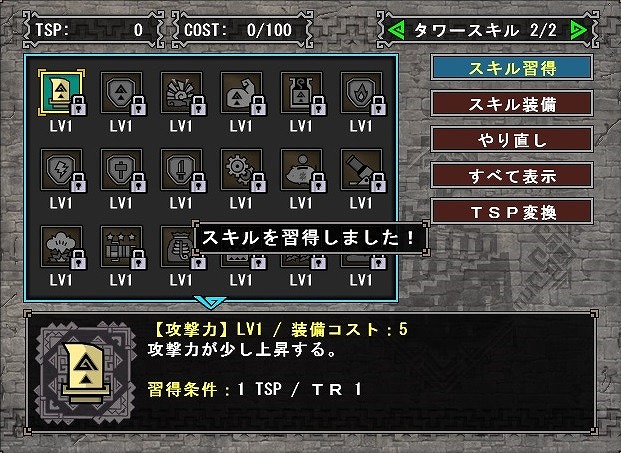Select the locked flame shield skill
The image size is (621, 453).
click(361, 92)
